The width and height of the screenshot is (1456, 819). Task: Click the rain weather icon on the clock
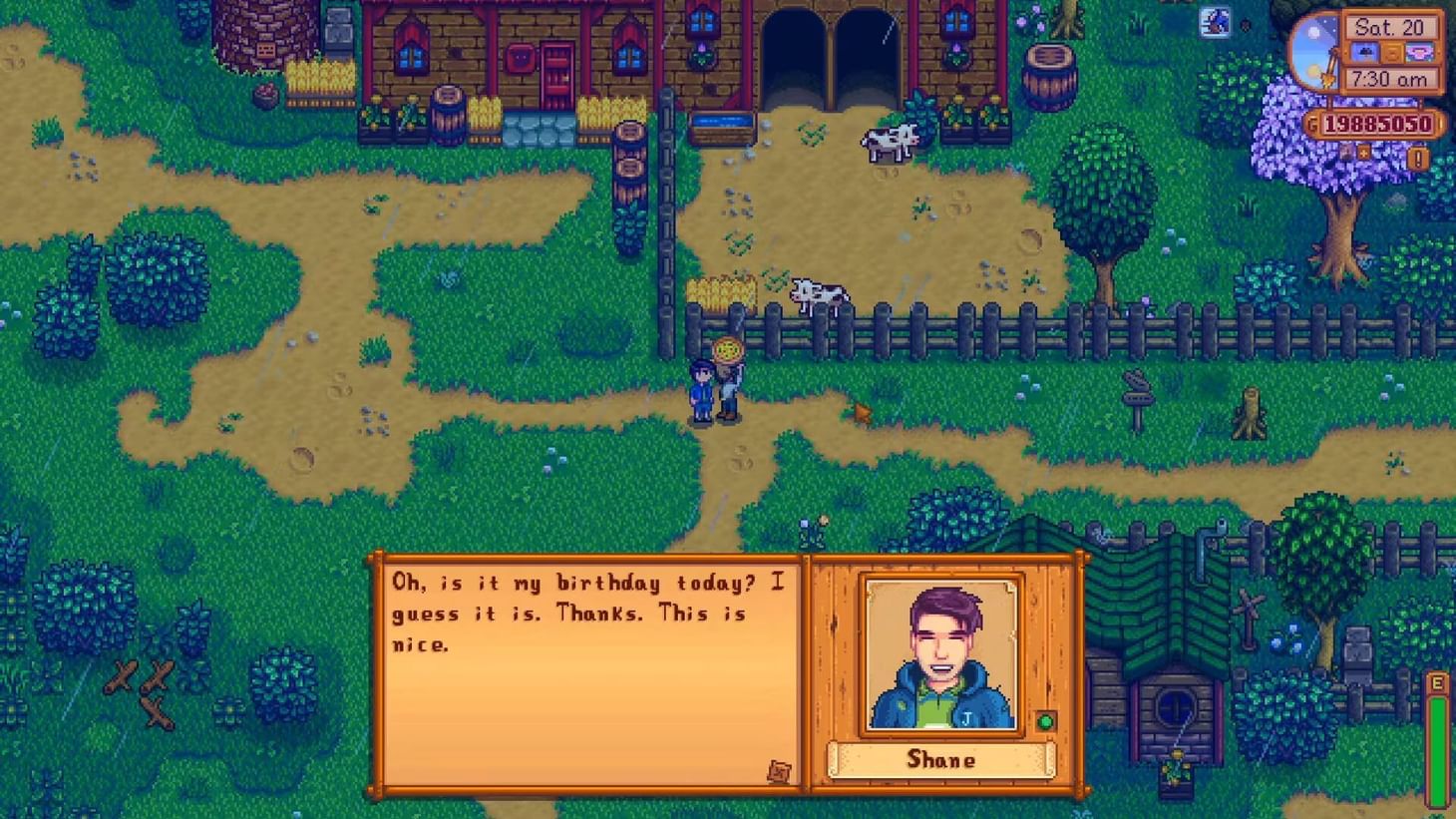pos(1366,53)
